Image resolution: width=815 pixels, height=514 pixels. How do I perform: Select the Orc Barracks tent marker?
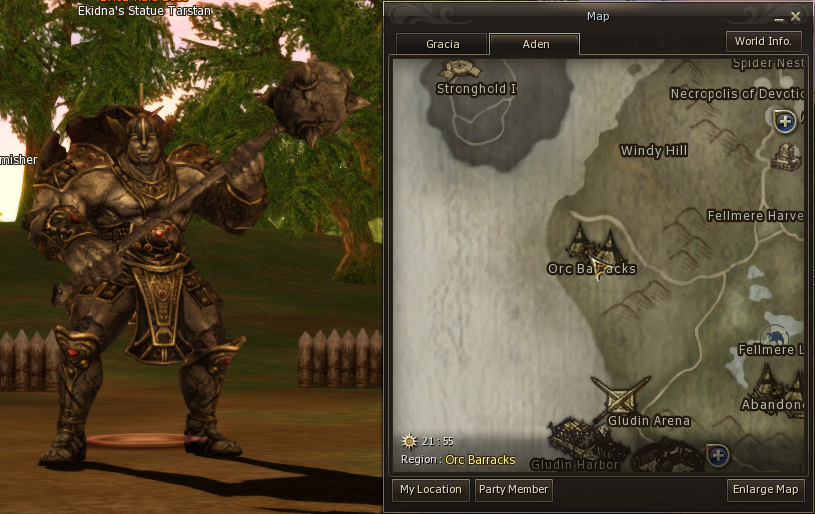(591, 242)
